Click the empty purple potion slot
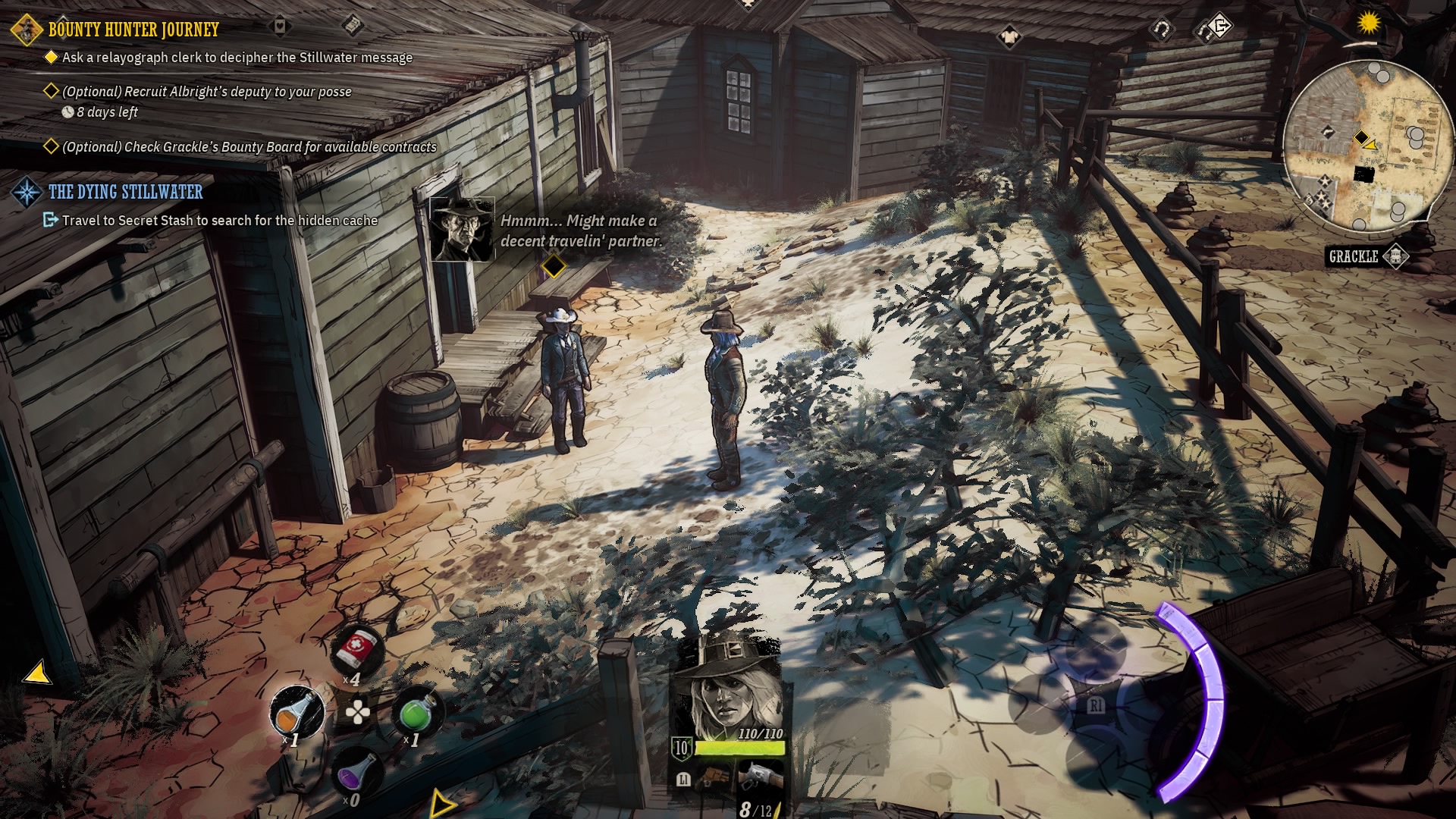 (359, 772)
